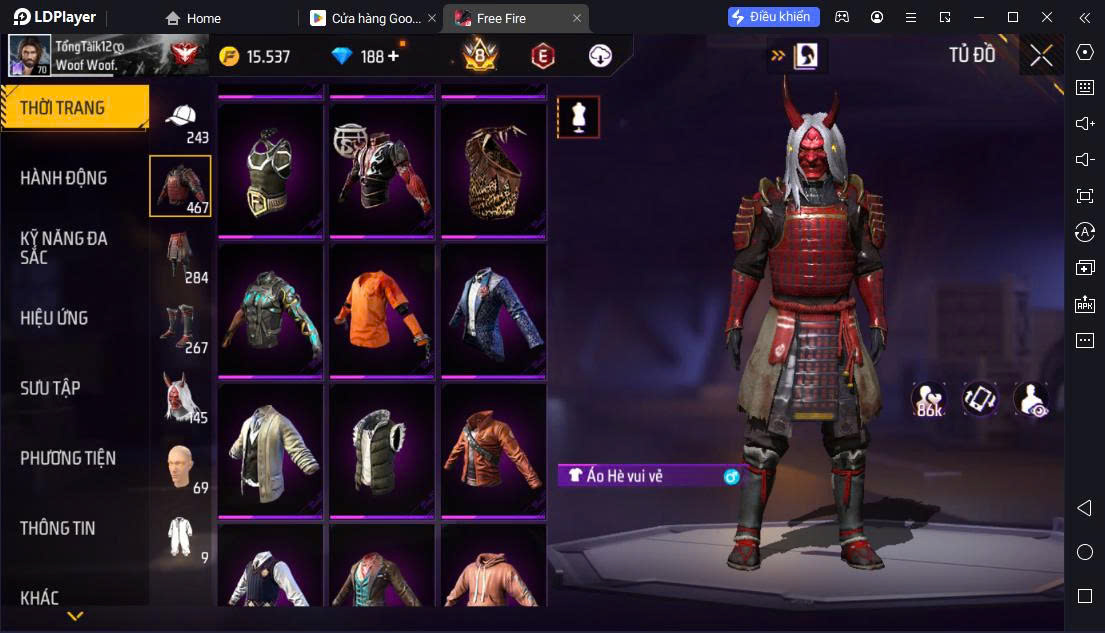This screenshot has height=633, width=1105.
Task: Select the THỜI TRANG tab
Action: pos(74,108)
